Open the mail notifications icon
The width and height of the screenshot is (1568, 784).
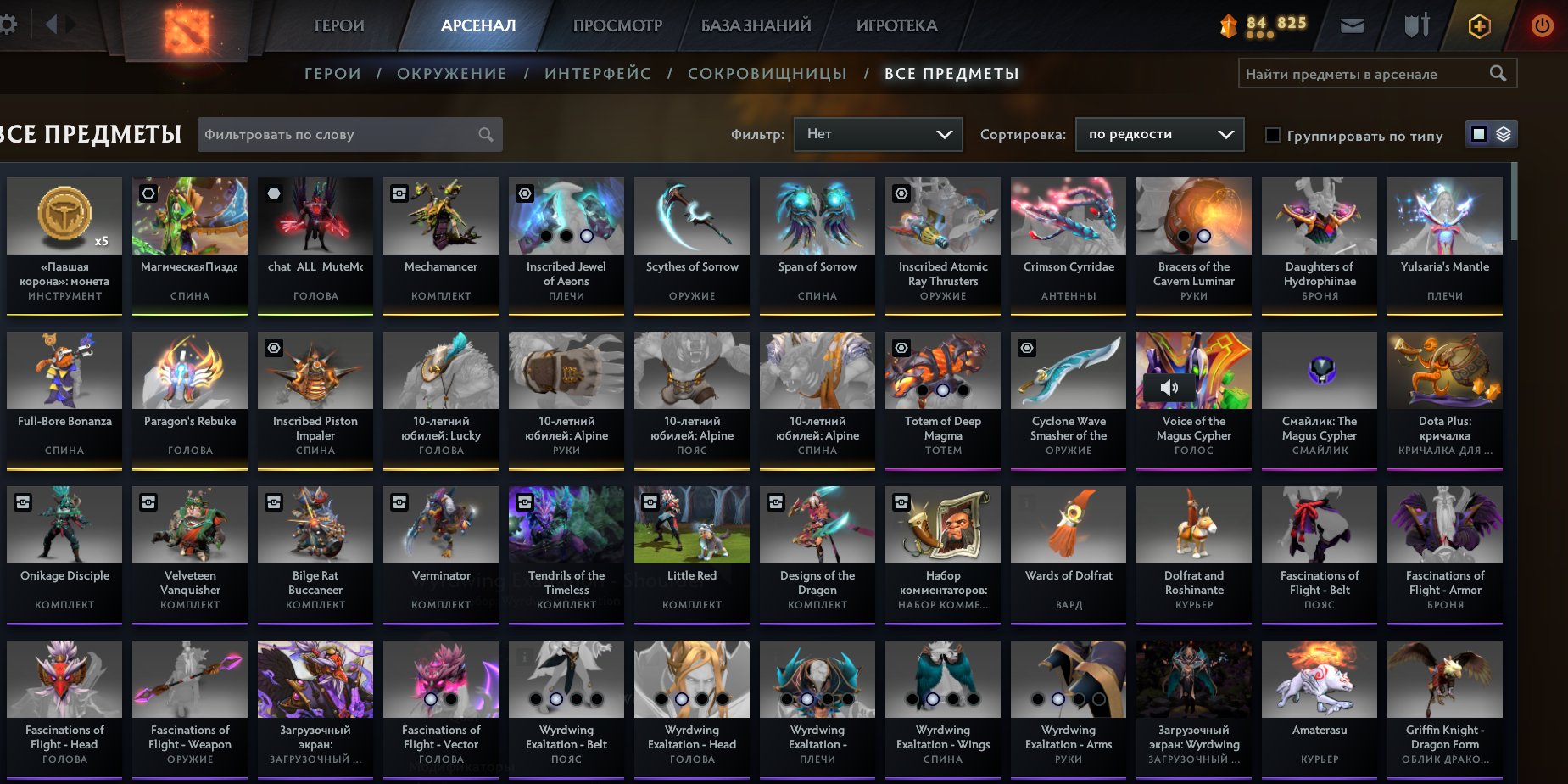click(1352, 25)
